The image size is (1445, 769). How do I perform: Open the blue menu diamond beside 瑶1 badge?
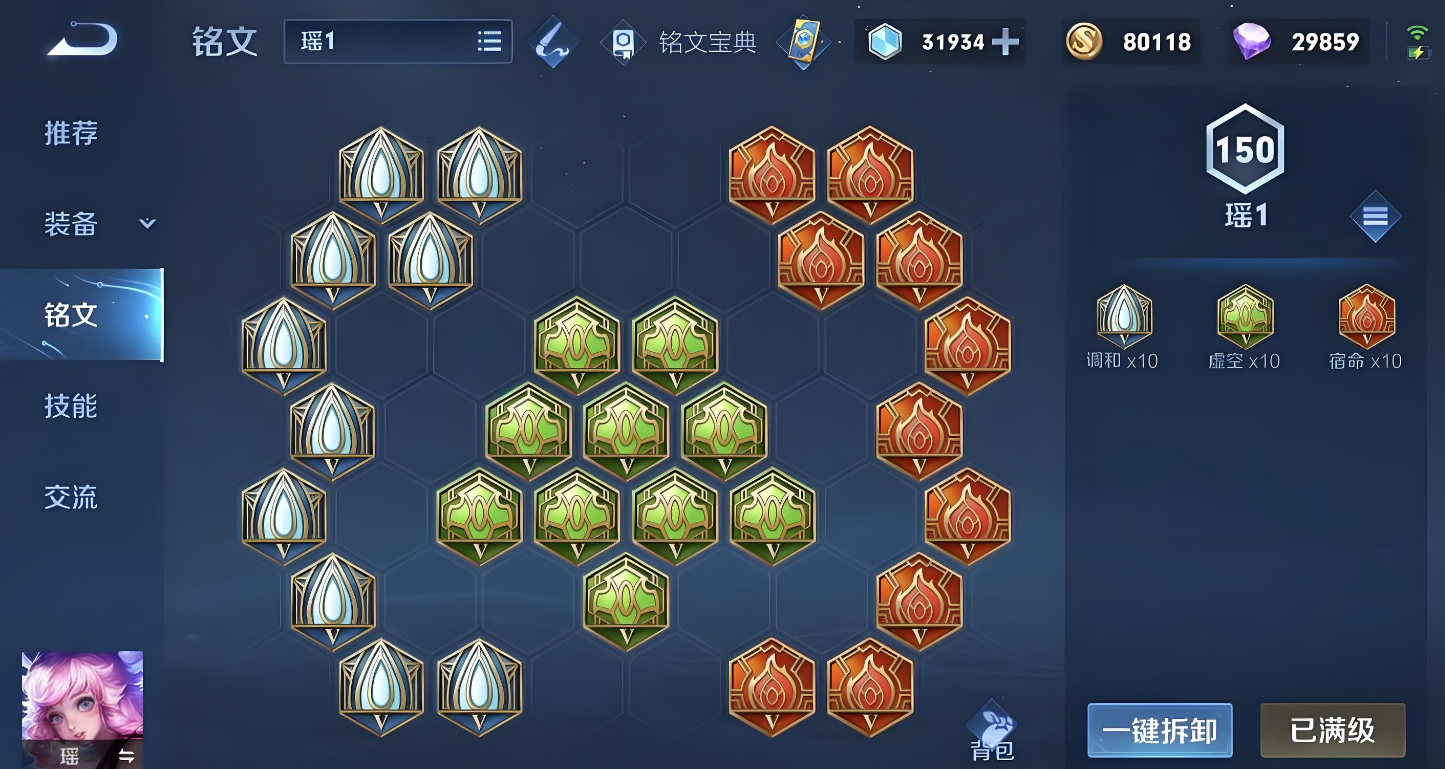1376,216
